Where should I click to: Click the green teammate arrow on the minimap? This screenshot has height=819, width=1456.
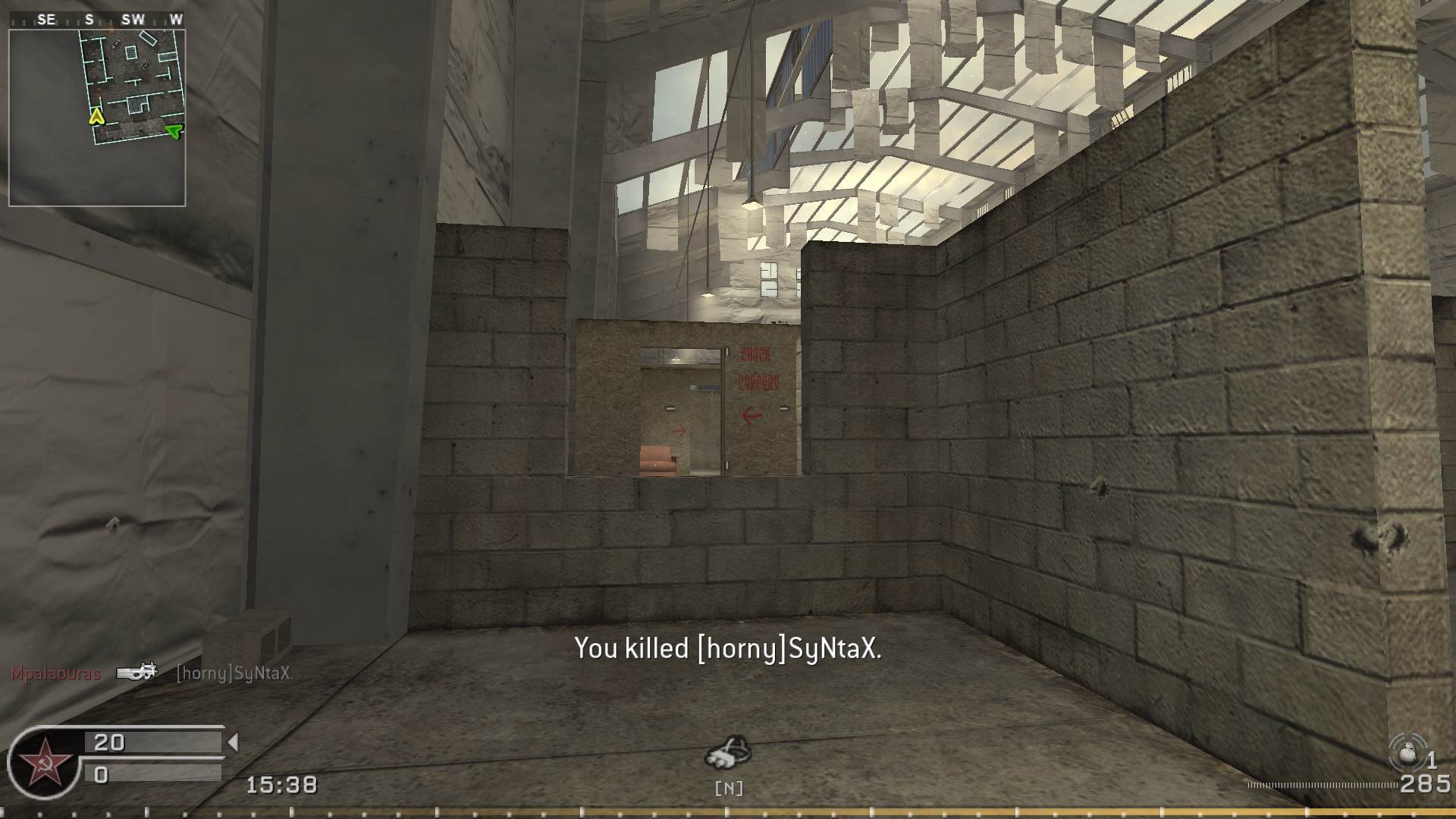point(175,130)
